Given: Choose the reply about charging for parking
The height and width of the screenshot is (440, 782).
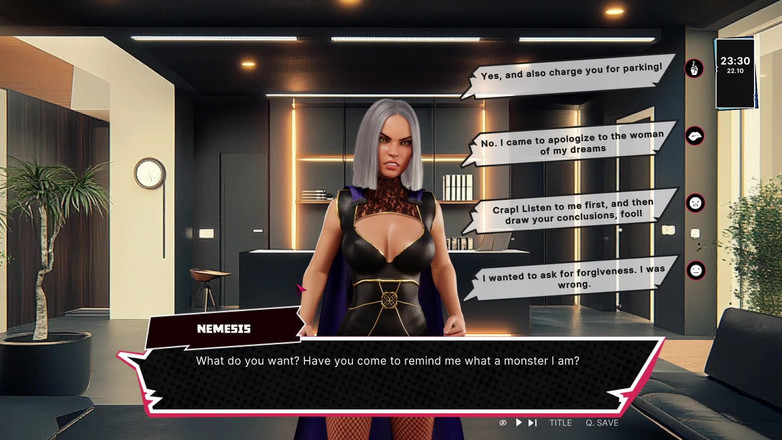Looking at the screenshot, I should click(x=571, y=73).
